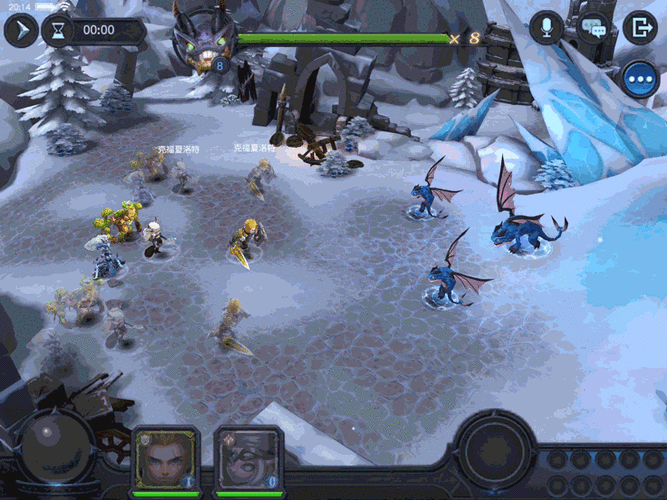This screenshot has height=500, width=667.
Task: Tap the large round skill button
Action: tap(489, 447)
